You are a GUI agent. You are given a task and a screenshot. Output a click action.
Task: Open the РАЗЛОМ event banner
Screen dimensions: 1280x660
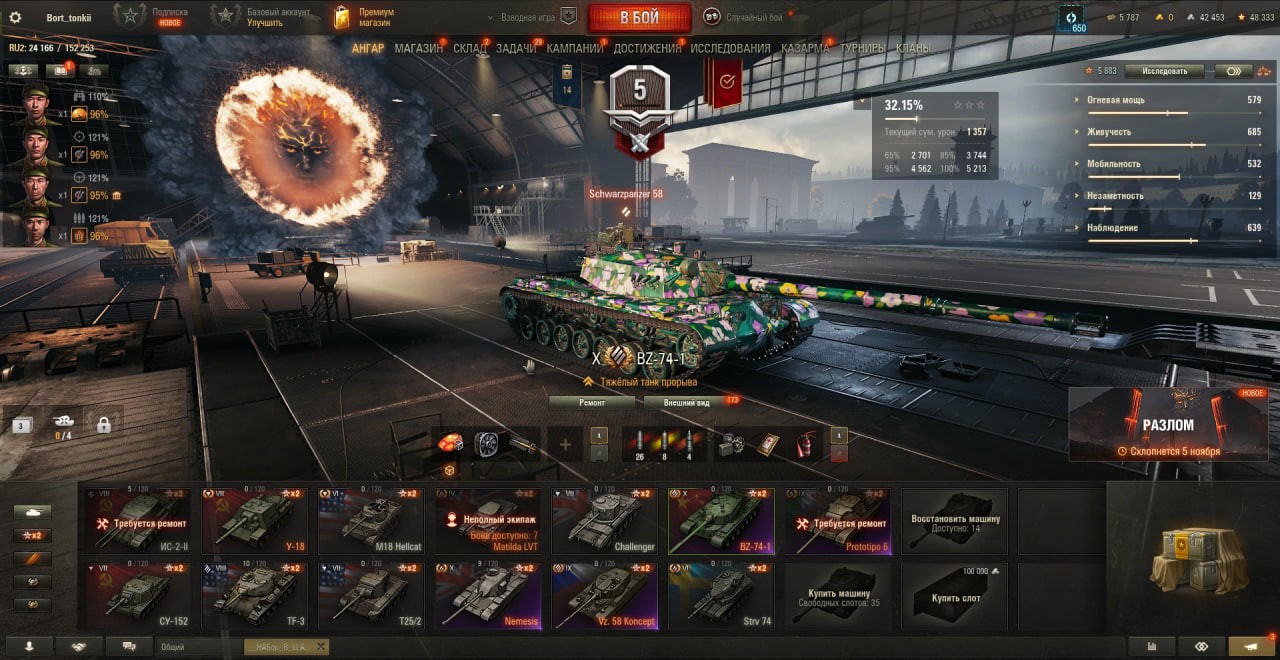point(1168,425)
